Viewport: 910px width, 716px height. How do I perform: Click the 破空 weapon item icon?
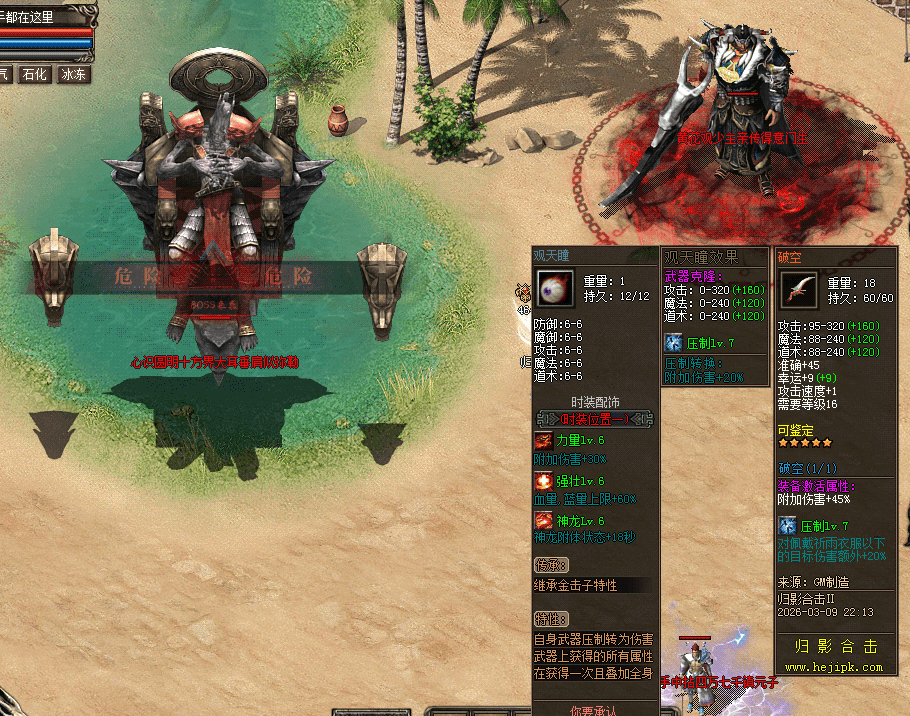coord(799,290)
